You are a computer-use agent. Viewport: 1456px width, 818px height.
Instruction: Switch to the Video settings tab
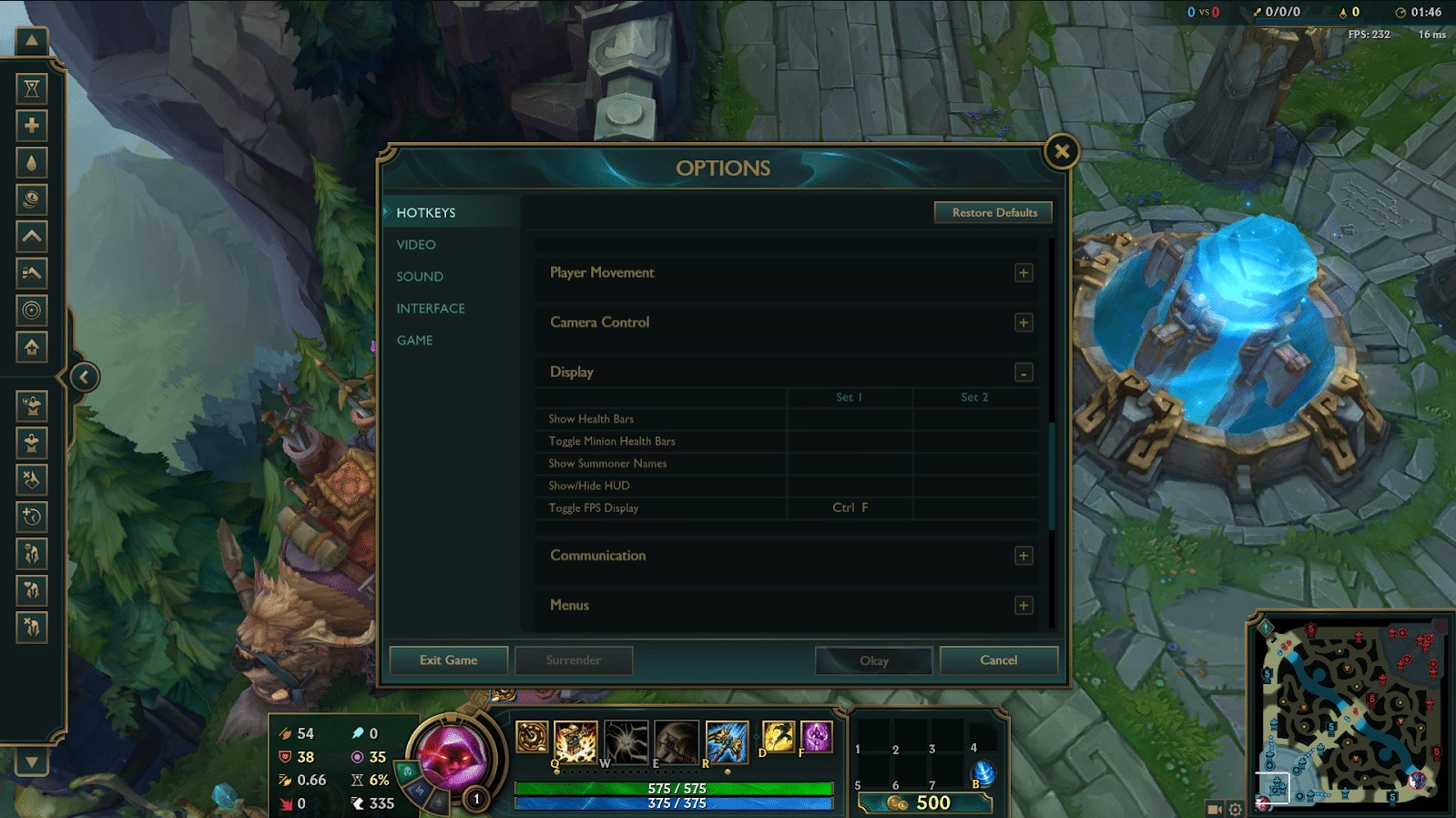(416, 244)
